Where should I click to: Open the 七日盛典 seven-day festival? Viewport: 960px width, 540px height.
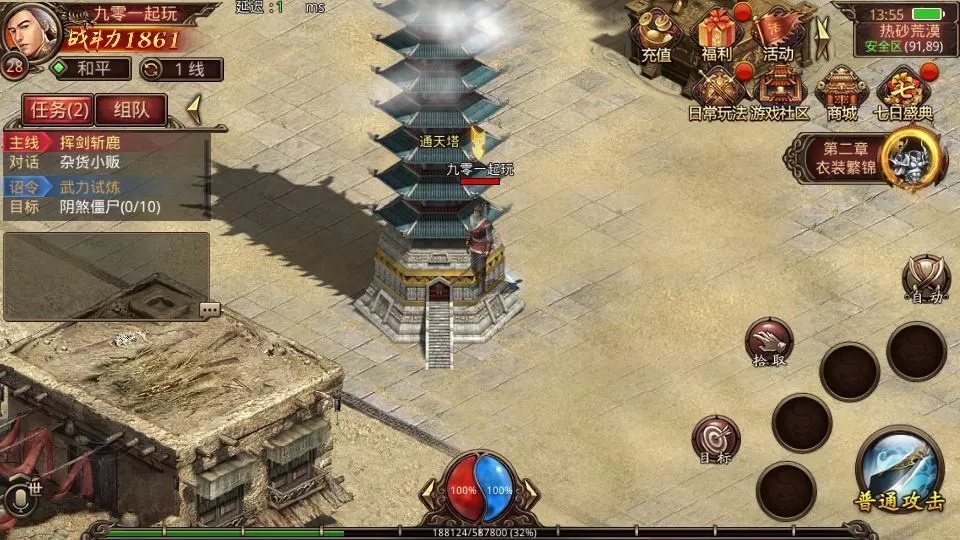[x=904, y=95]
